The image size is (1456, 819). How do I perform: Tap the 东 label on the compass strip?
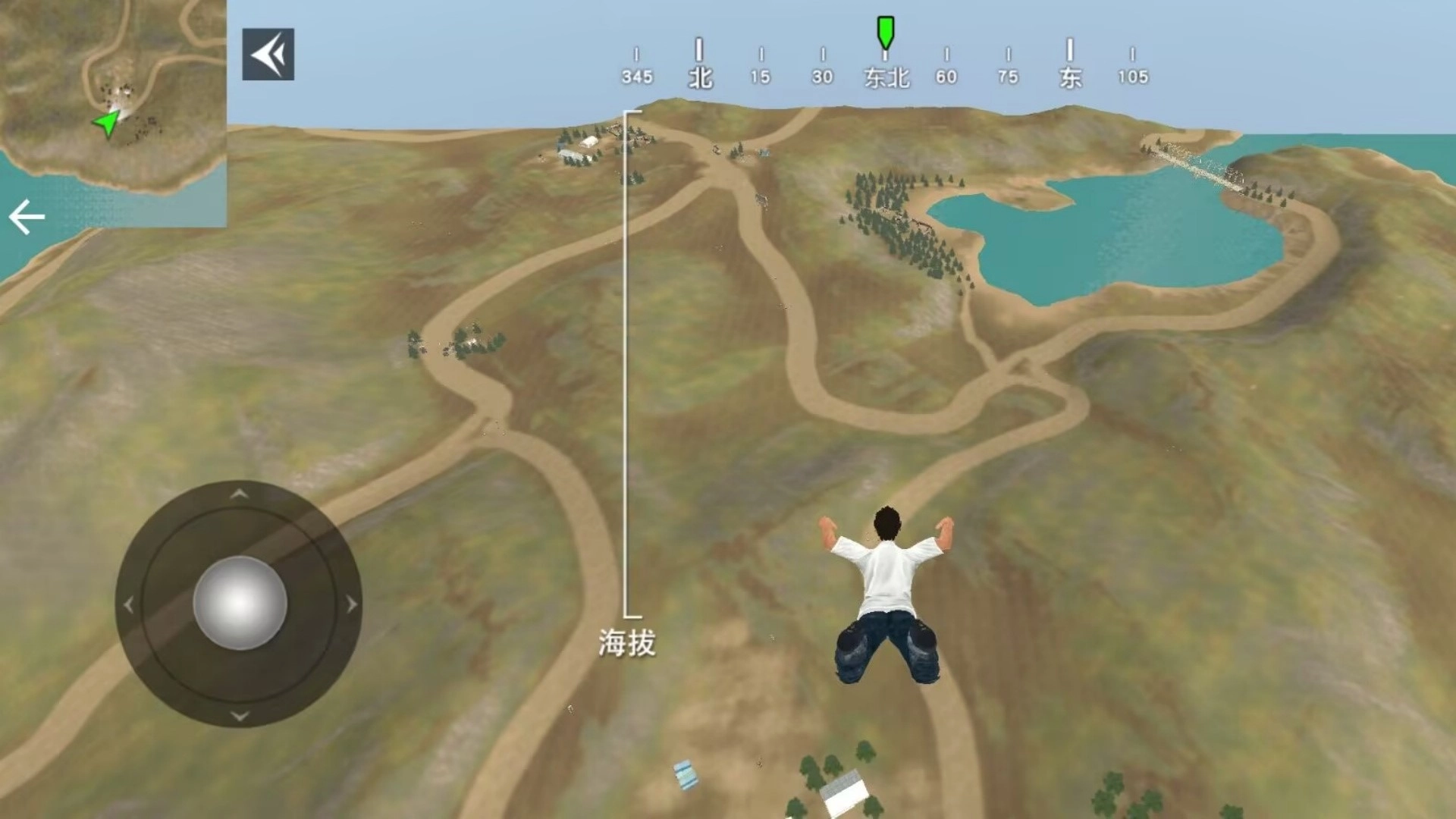[x=1070, y=76]
